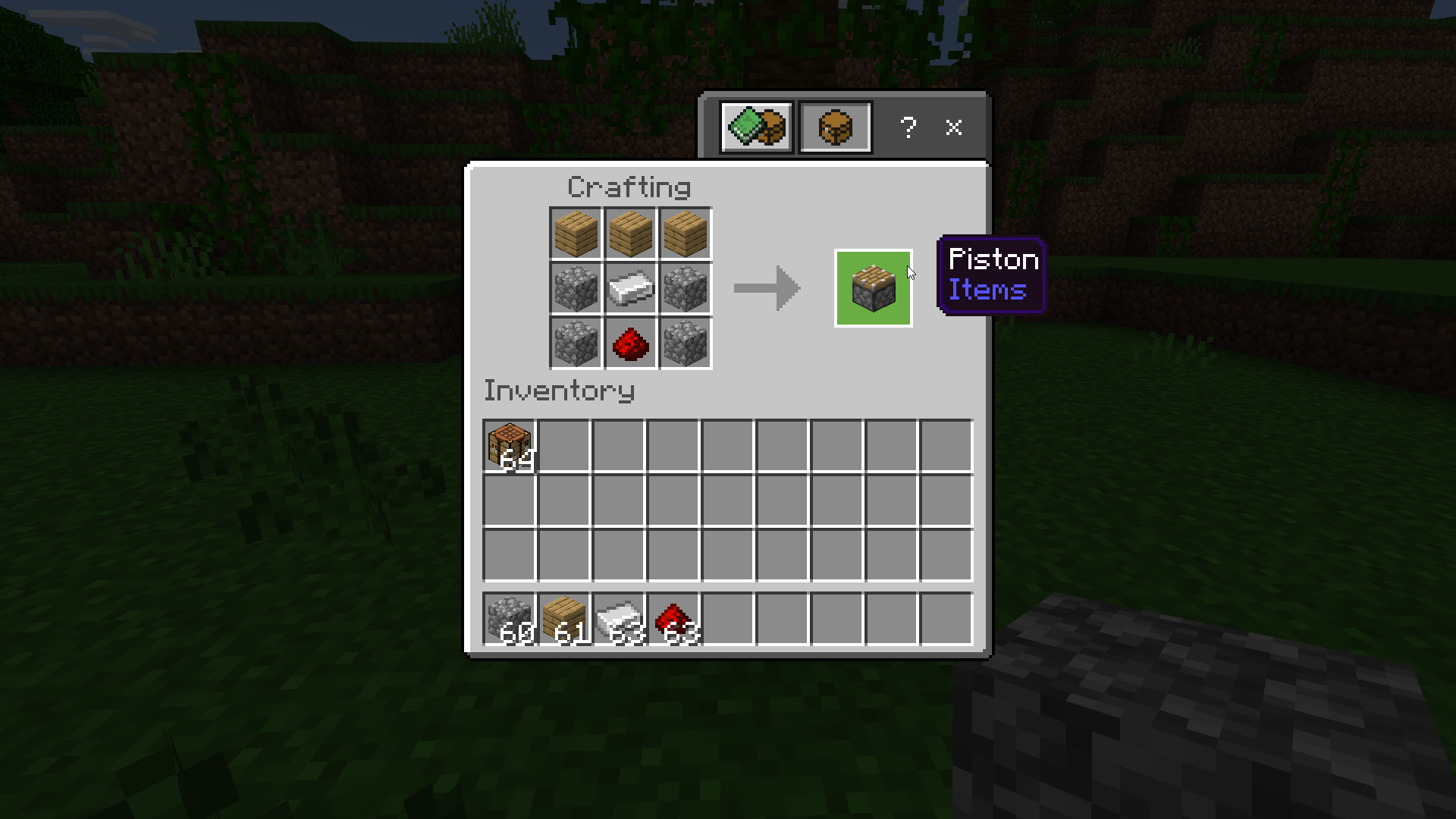Choose the oak planks stack in the hotbar
Image resolution: width=1456 pixels, height=819 pixels.
tap(564, 620)
